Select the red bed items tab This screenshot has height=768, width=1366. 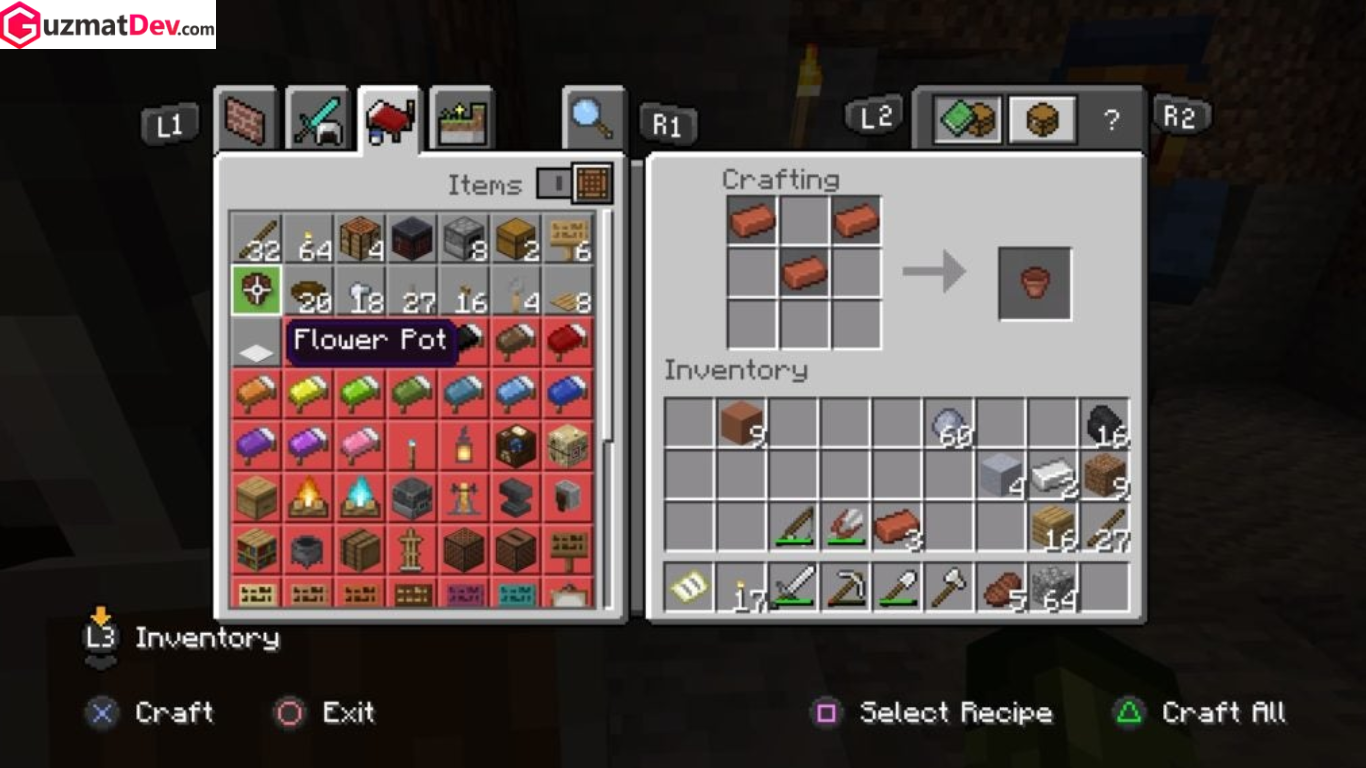tap(389, 120)
